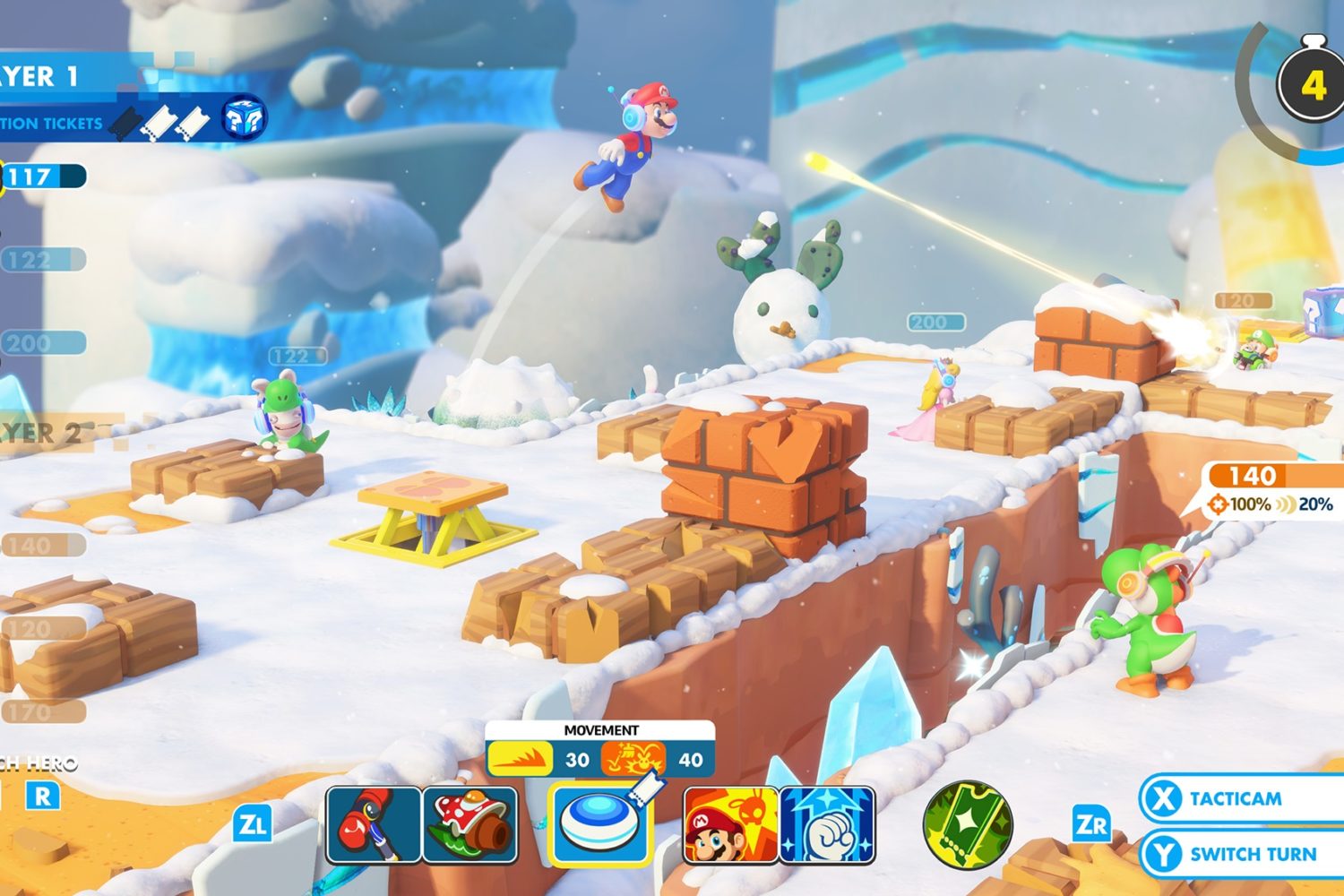Click the blue mystery block ticket icon
This screenshot has width=1344, height=896.
point(244,117)
